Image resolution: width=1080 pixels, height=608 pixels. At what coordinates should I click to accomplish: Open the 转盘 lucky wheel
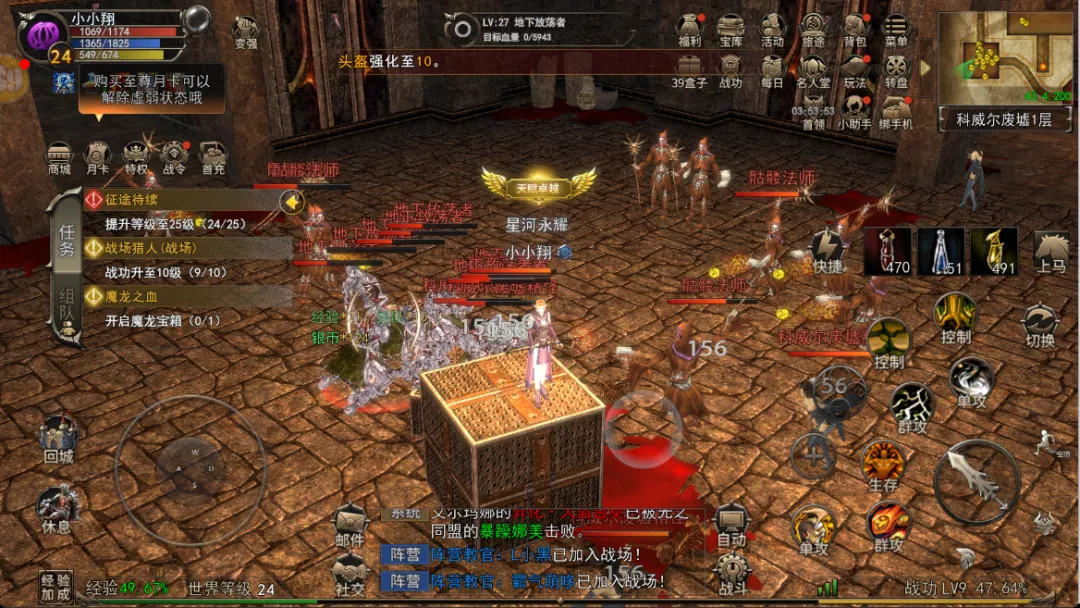click(x=896, y=70)
